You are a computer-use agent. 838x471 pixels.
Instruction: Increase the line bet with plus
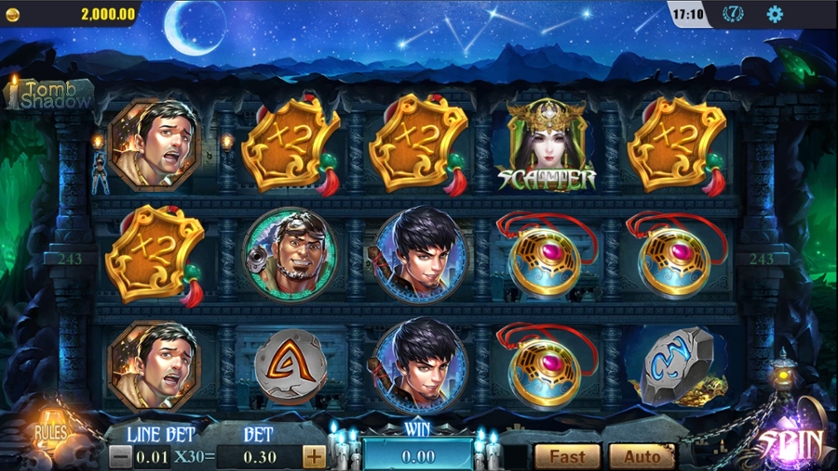pos(314,457)
